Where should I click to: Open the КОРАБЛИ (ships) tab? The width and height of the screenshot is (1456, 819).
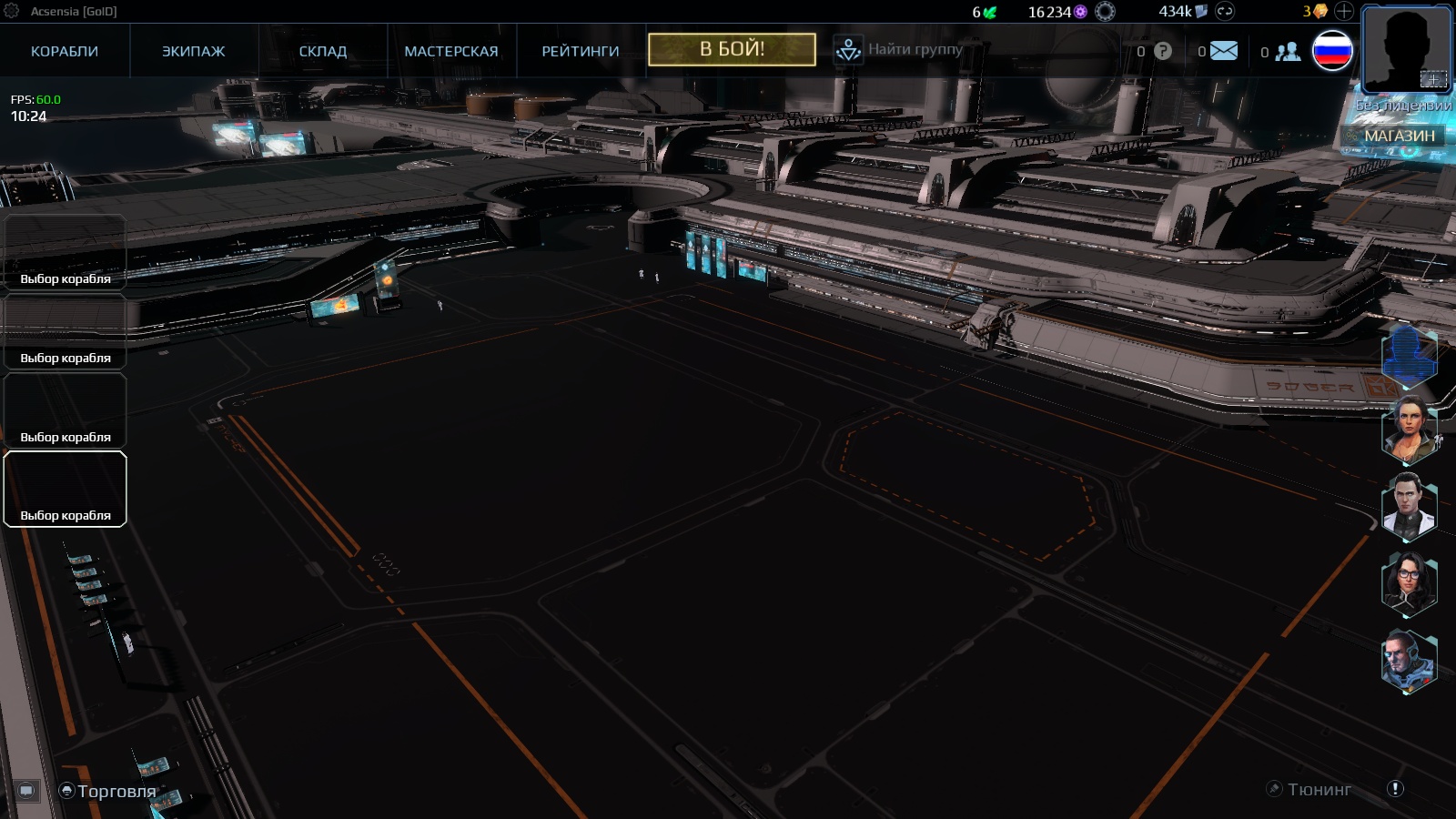pyautogui.click(x=65, y=51)
